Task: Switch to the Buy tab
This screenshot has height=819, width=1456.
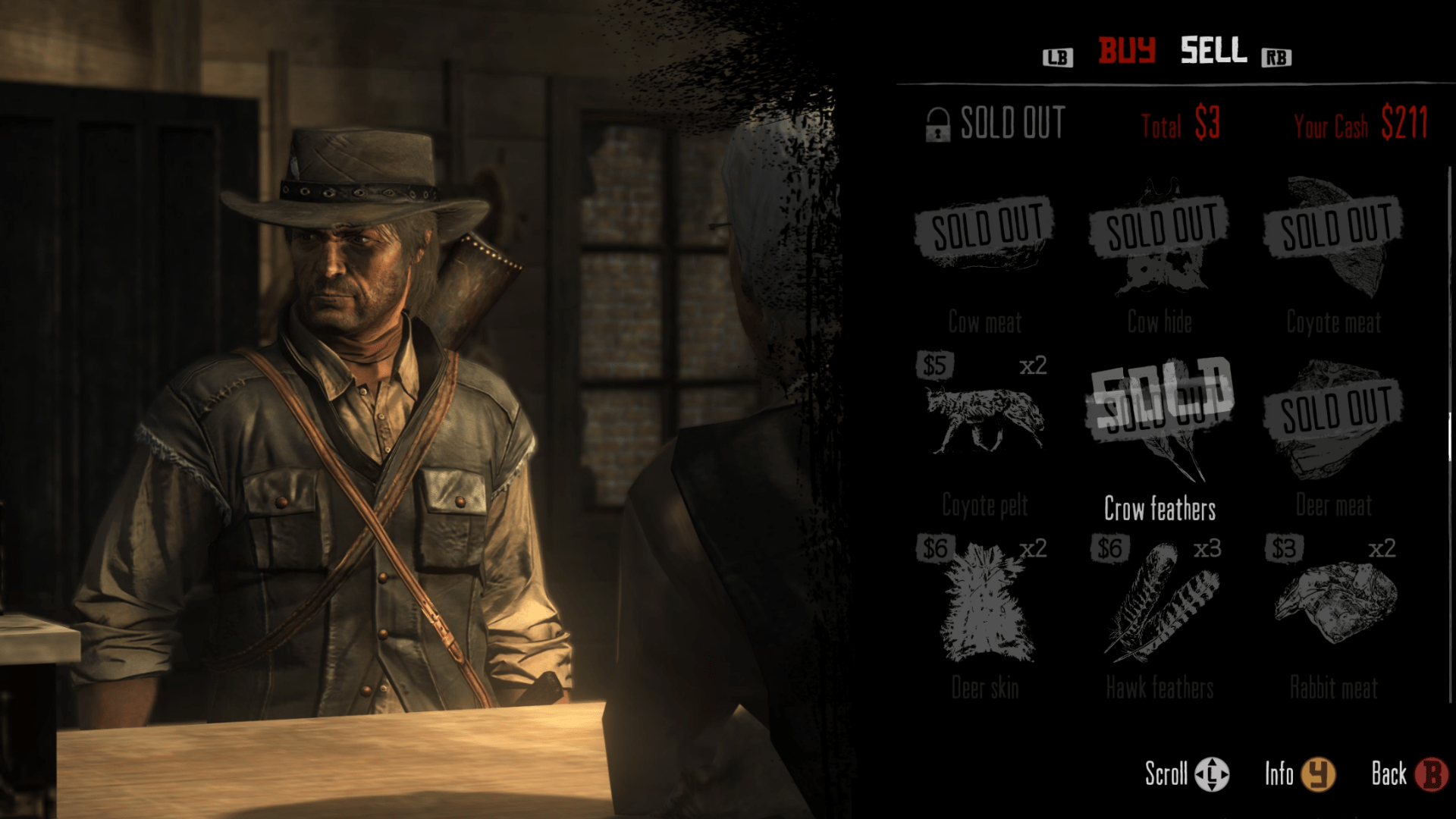Action: [1127, 51]
